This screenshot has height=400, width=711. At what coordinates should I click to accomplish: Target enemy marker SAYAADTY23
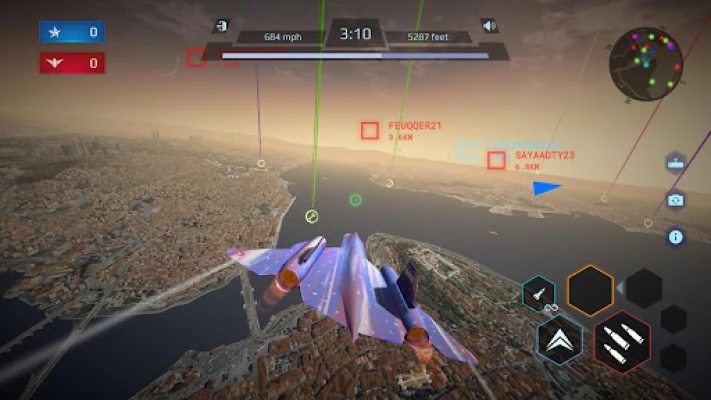click(x=496, y=160)
